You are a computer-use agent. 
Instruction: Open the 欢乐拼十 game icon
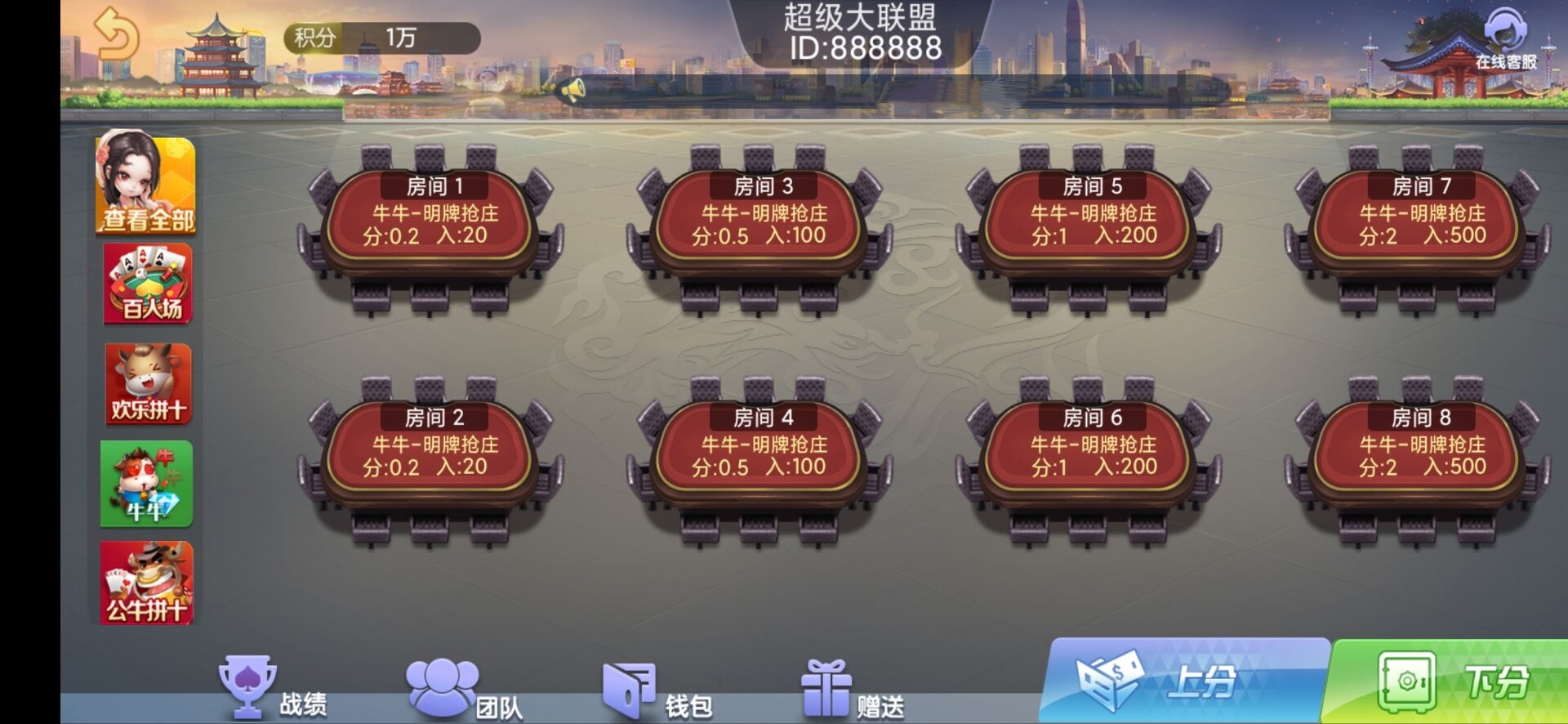(x=145, y=384)
